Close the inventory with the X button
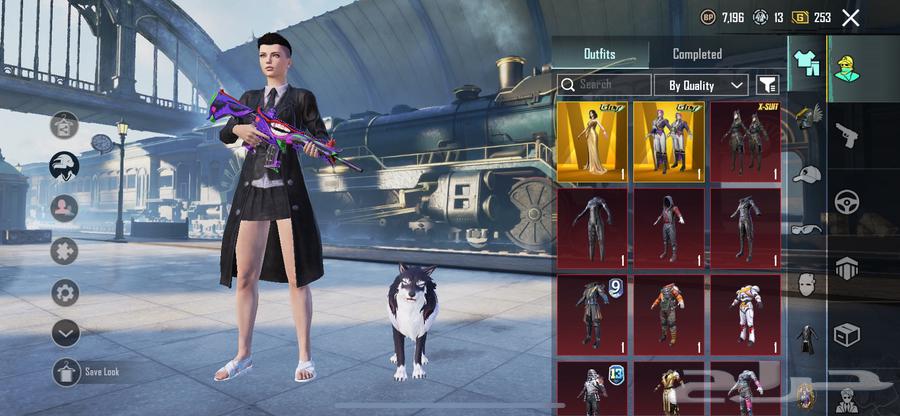The width and height of the screenshot is (900, 416). click(851, 17)
